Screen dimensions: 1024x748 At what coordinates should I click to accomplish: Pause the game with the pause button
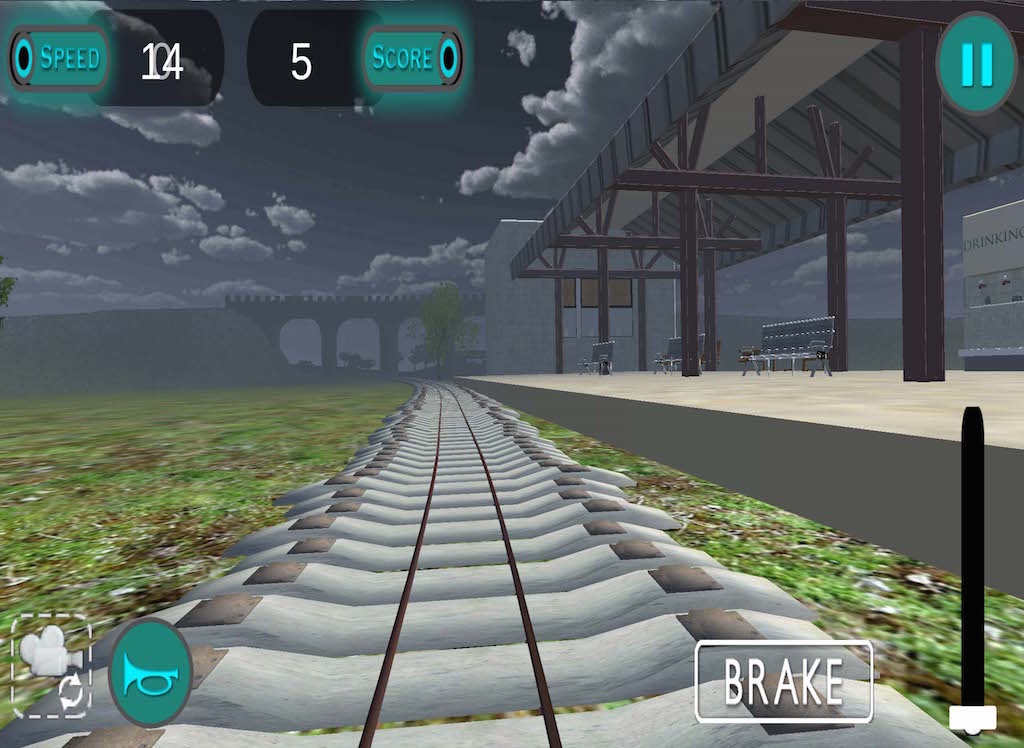point(975,64)
